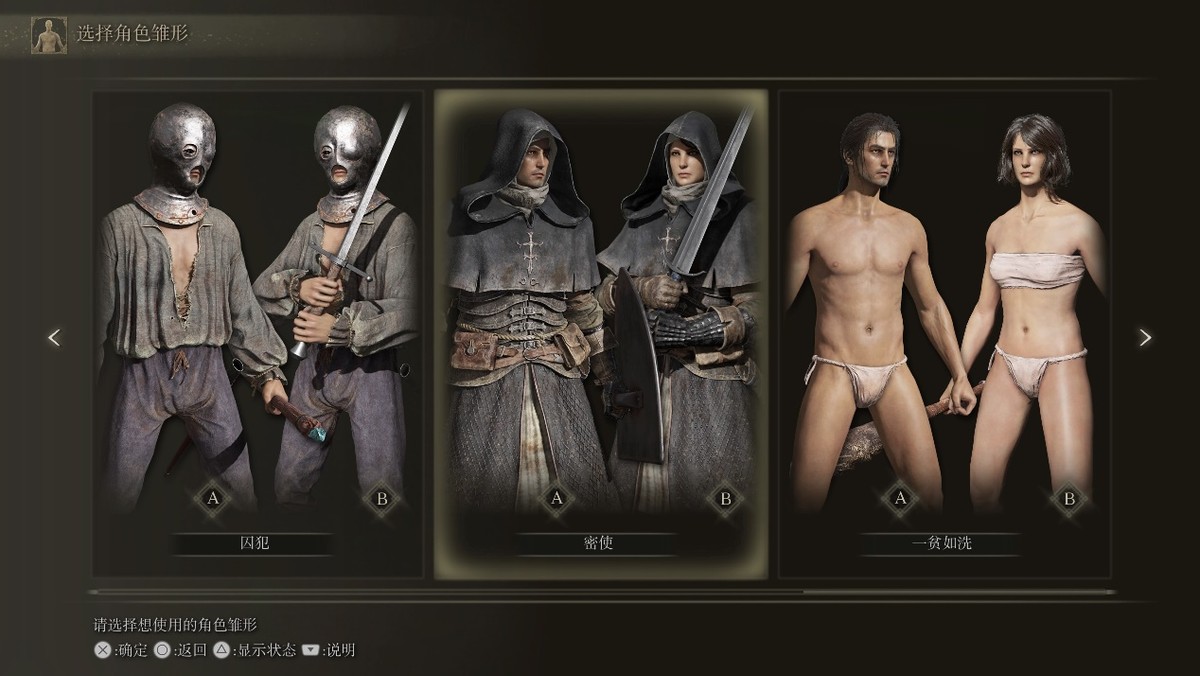Click the A marker on 一贫如洗 card
Viewport: 1200px width, 676px height.
point(900,498)
